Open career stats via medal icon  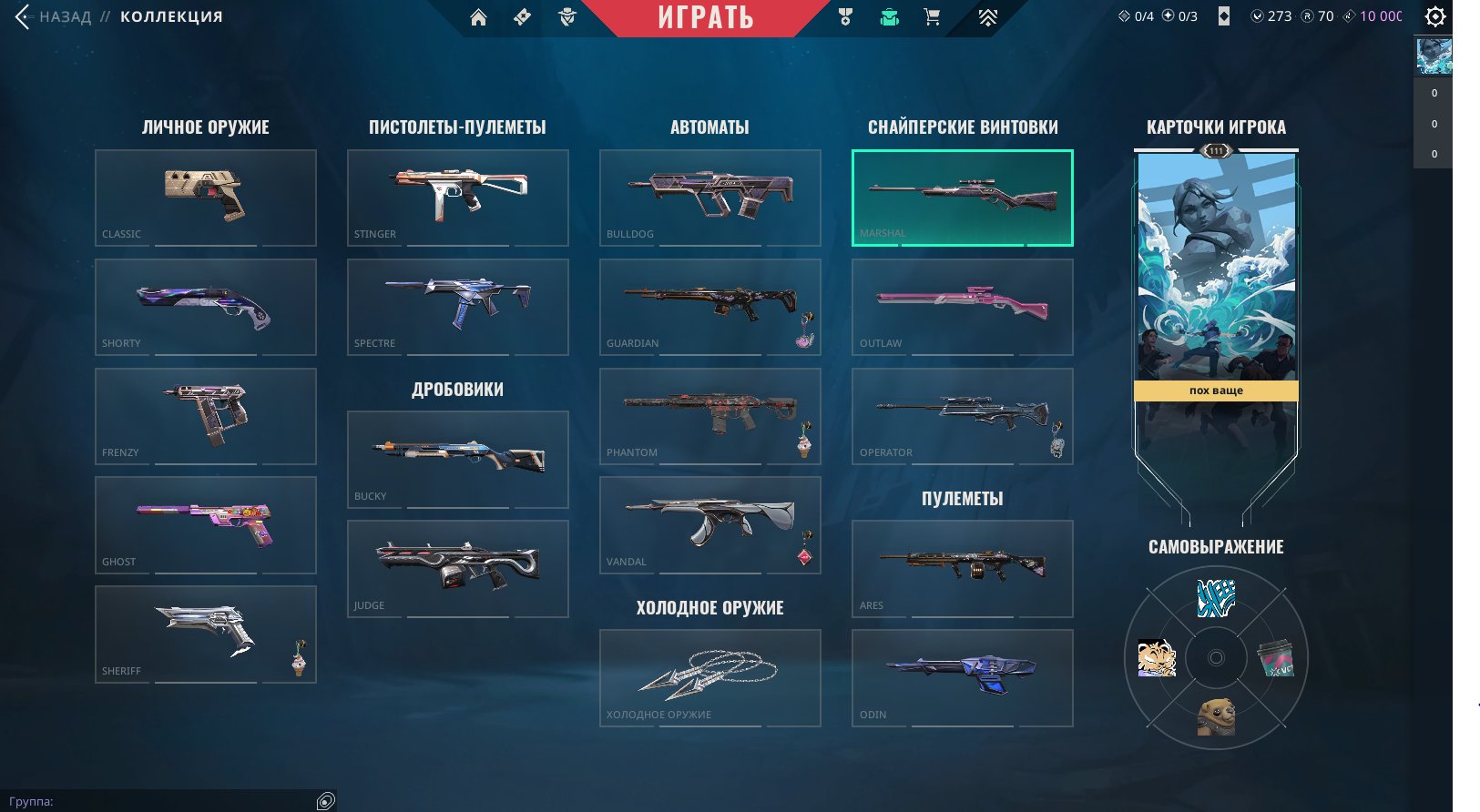pyautogui.click(x=844, y=16)
